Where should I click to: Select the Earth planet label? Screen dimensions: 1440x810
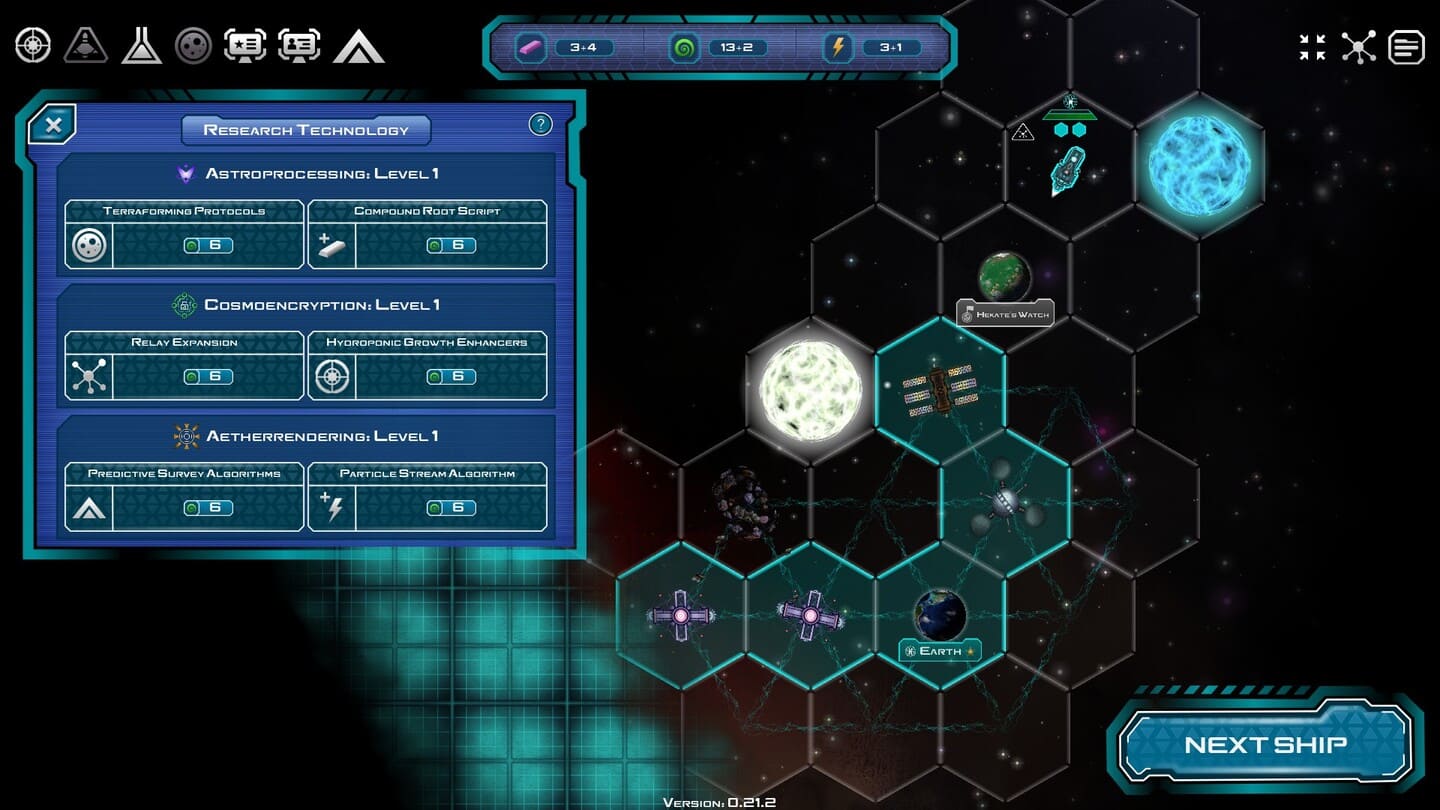940,651
